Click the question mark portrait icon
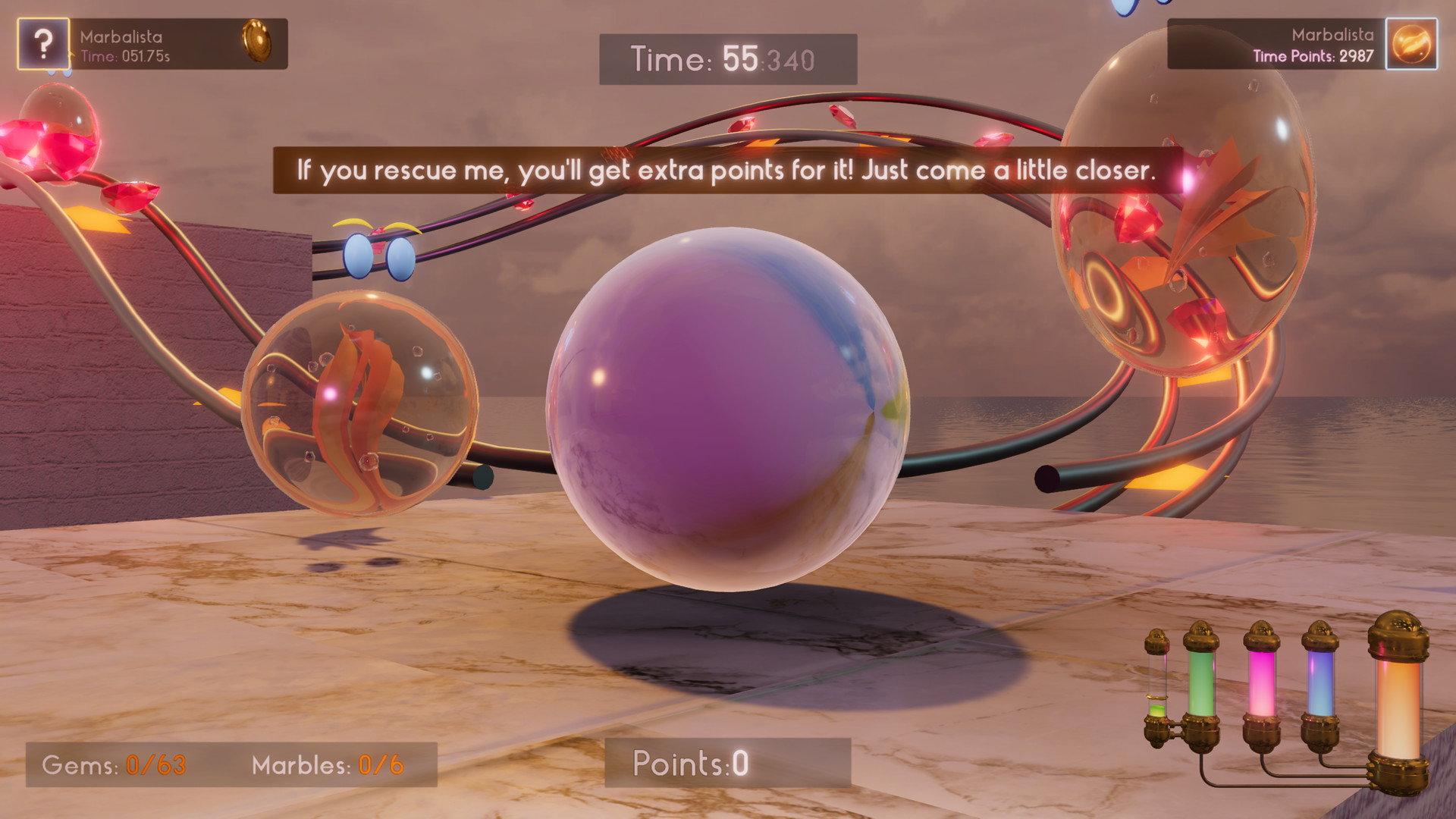The height and width of the screenshot is (819, 1456). [43, 43]
